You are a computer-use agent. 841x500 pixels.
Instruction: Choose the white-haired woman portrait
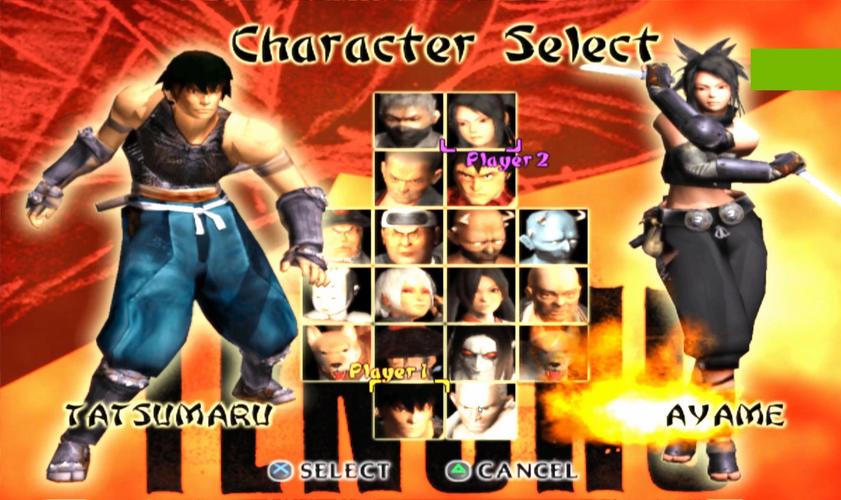click(x=409, y=295)
